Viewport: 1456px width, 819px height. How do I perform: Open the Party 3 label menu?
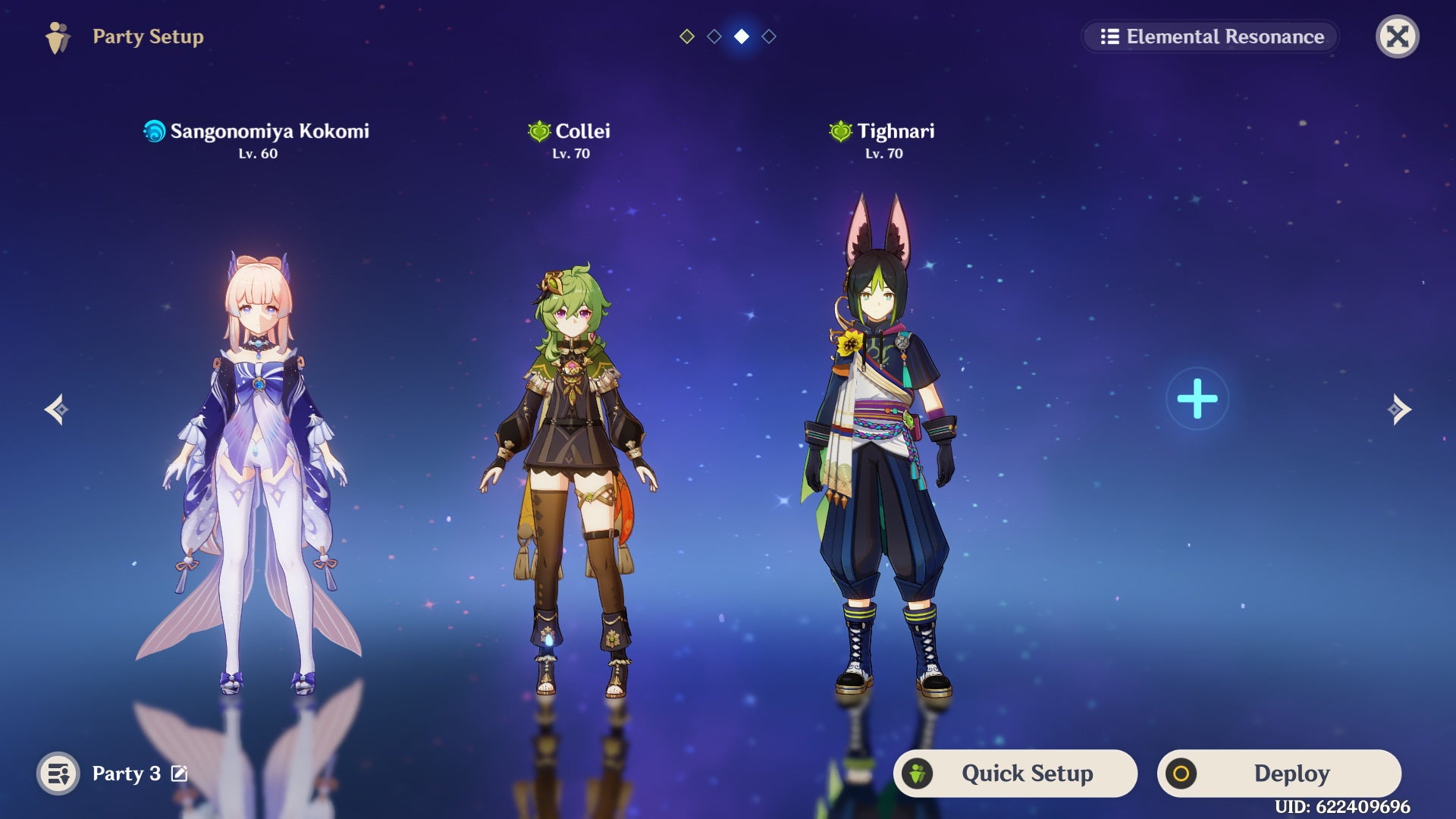pos(125,774)
